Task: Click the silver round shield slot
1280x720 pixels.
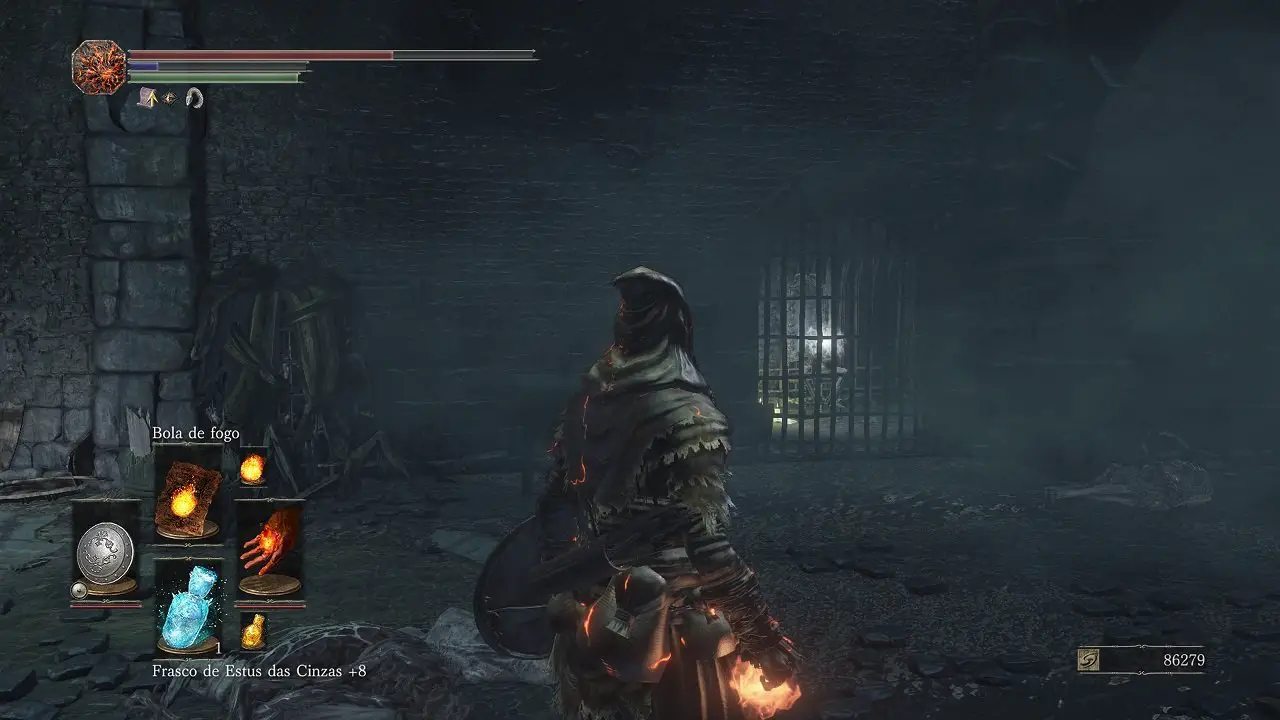Action: coord(105,550)
